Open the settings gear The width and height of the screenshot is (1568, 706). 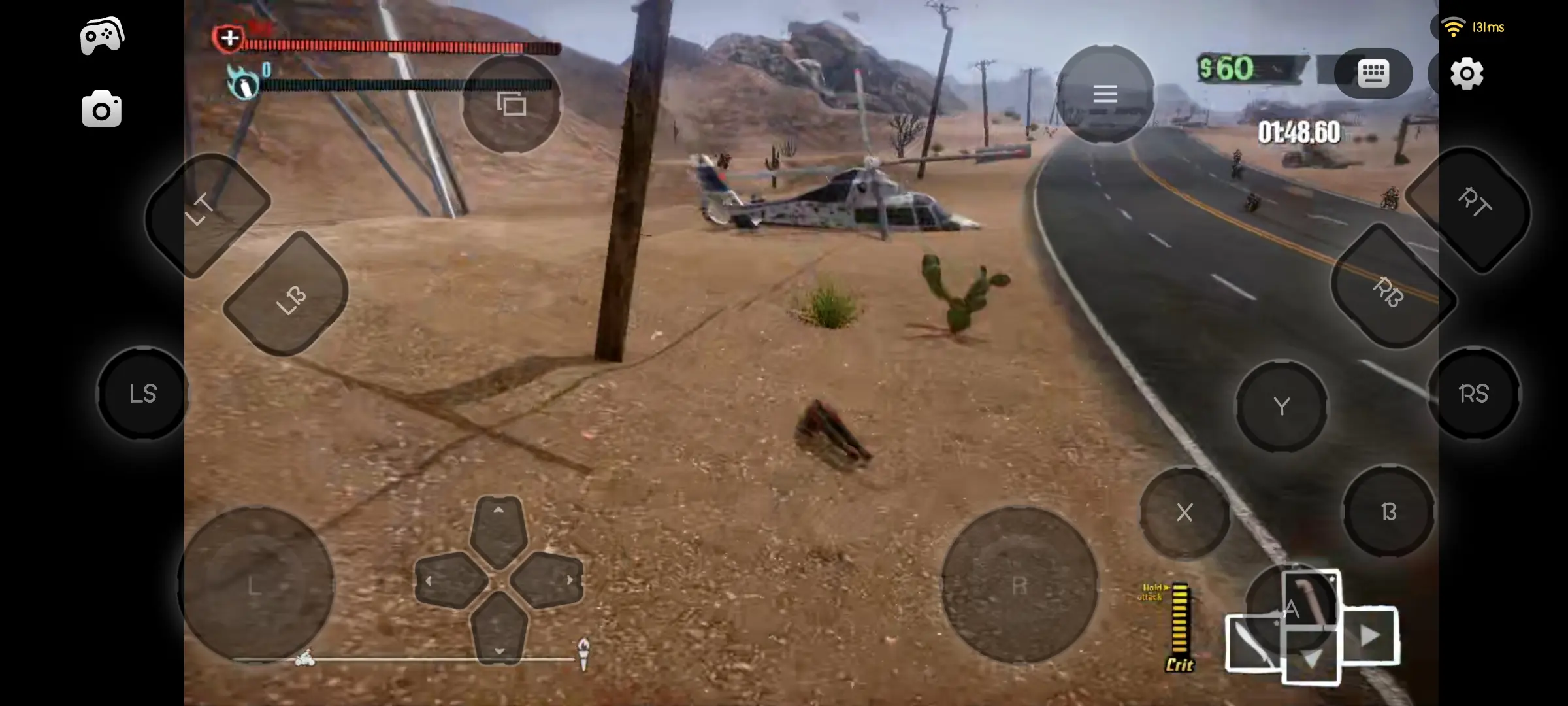pyautogui.click(x=1468, y=74)
